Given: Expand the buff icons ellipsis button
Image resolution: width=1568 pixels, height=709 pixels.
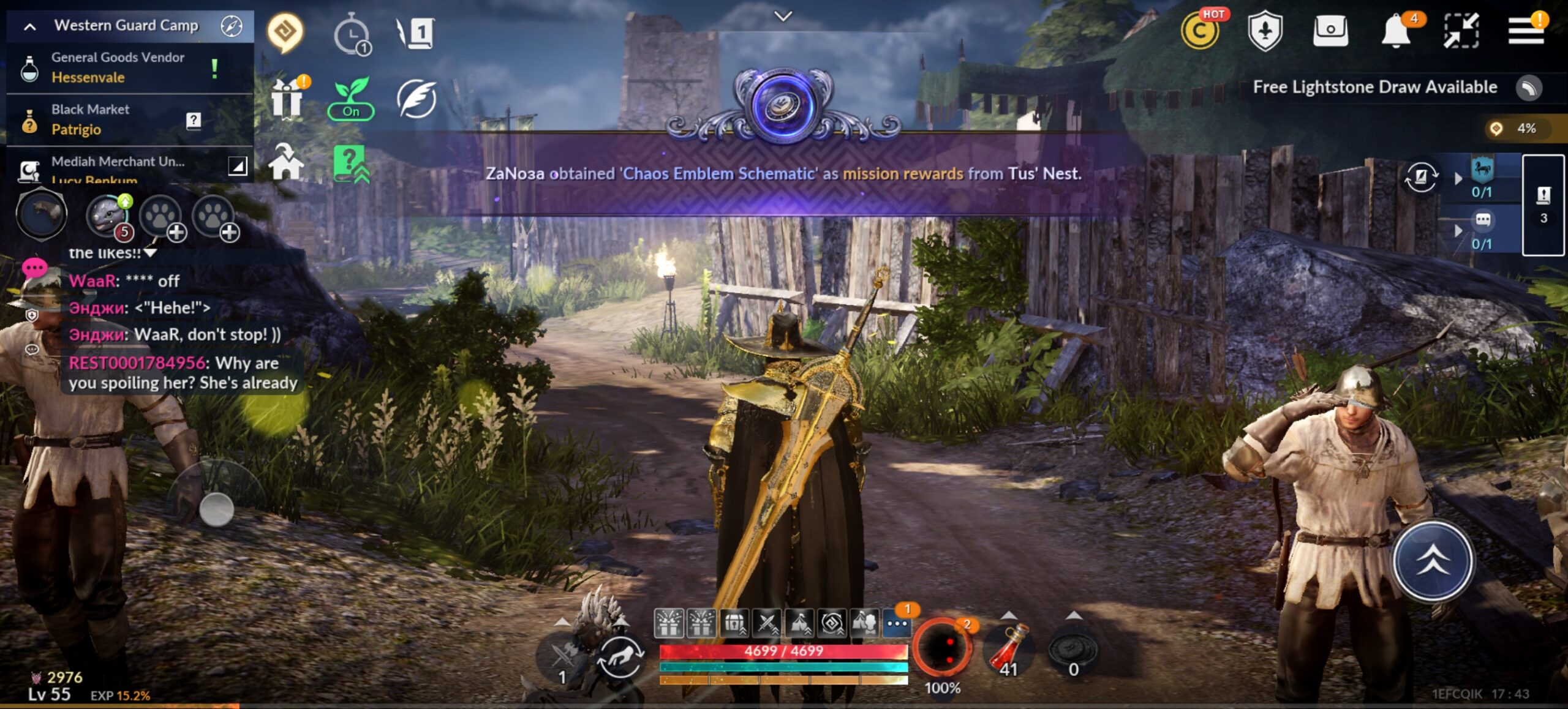Looking at the screenshot, I should pyautogui.click(x=897, y=624).
